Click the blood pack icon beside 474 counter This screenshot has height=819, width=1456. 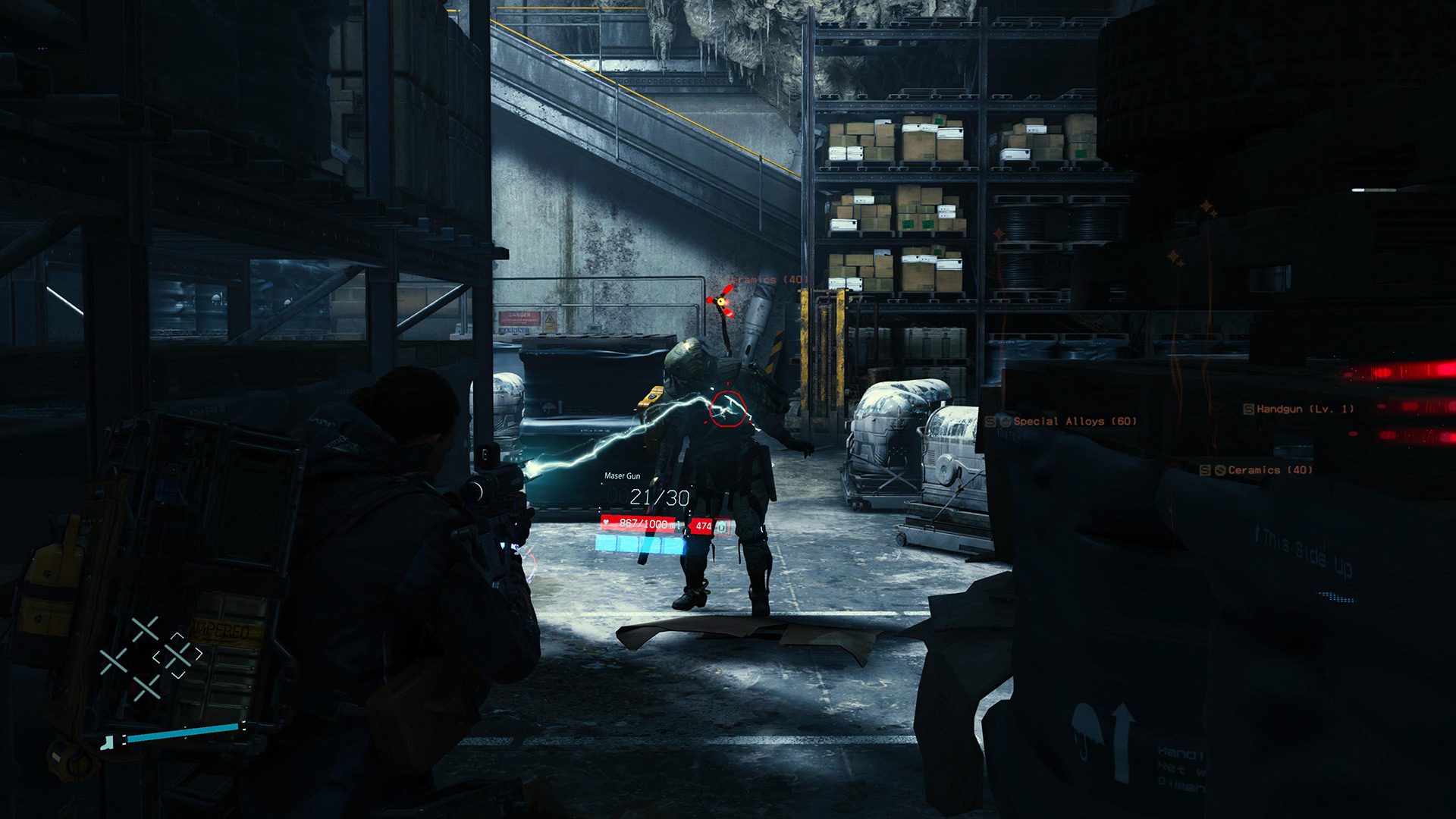[722, 526]
